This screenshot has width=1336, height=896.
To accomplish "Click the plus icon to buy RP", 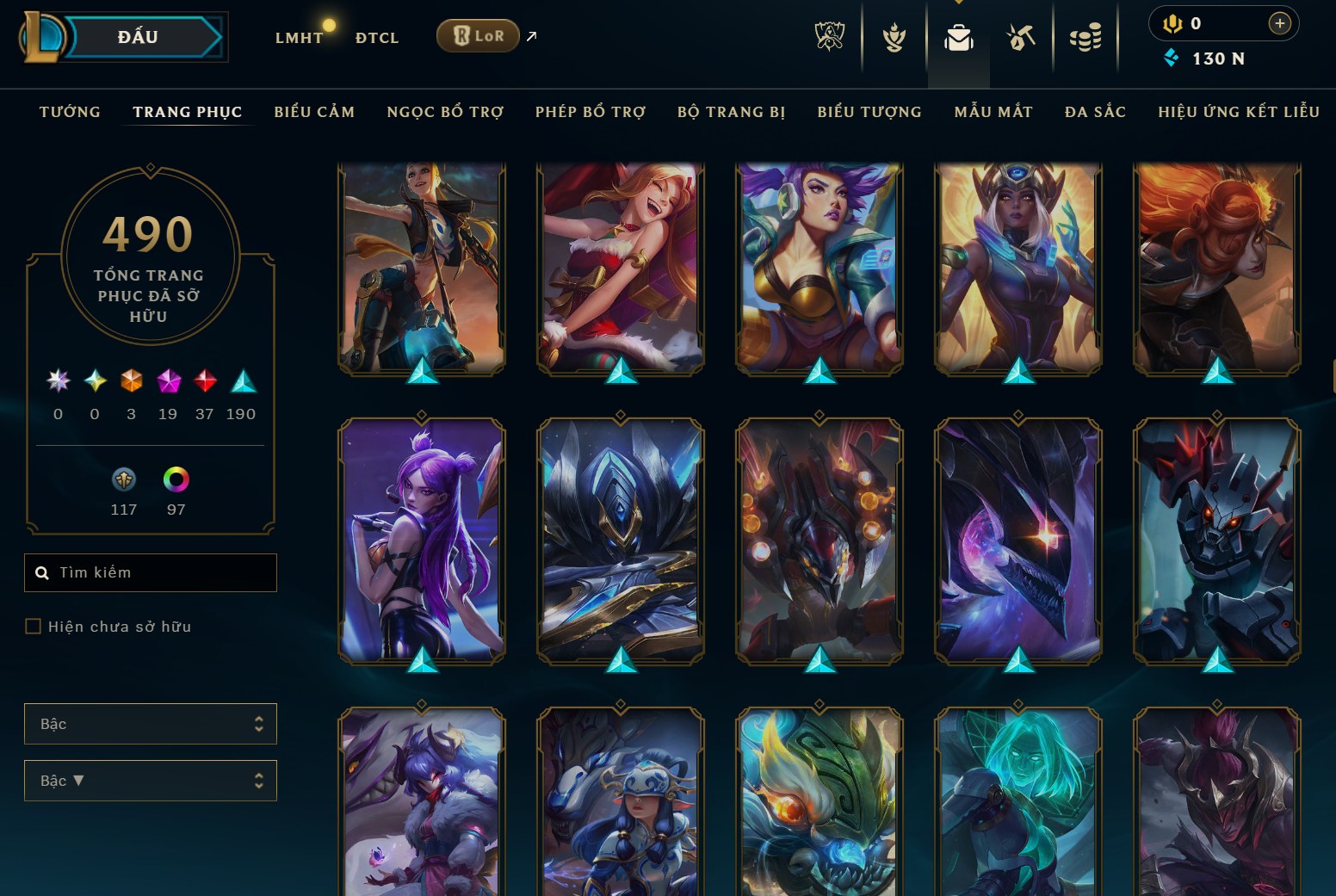I will pos(1280,24).
